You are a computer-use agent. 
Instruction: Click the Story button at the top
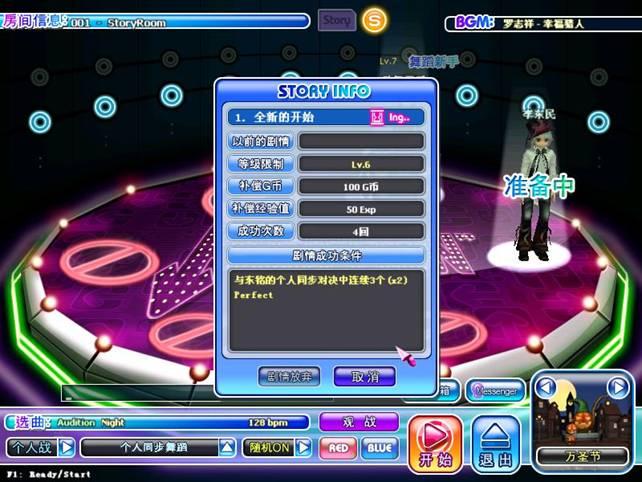(x=337, y=19)
